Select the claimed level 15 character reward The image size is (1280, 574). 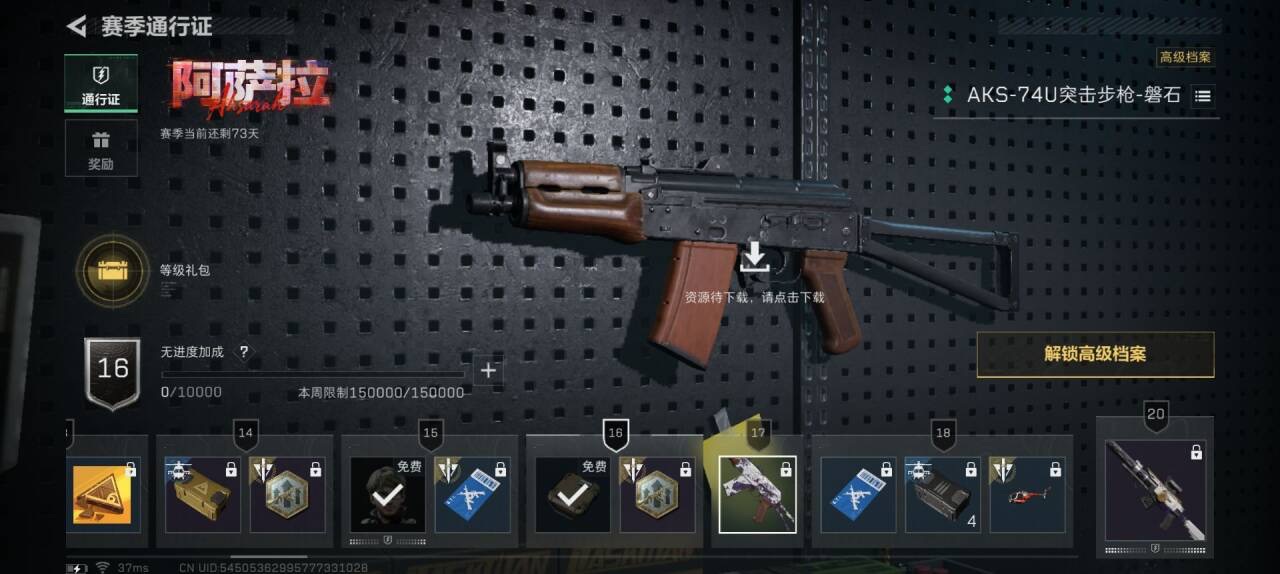(388, 495)
